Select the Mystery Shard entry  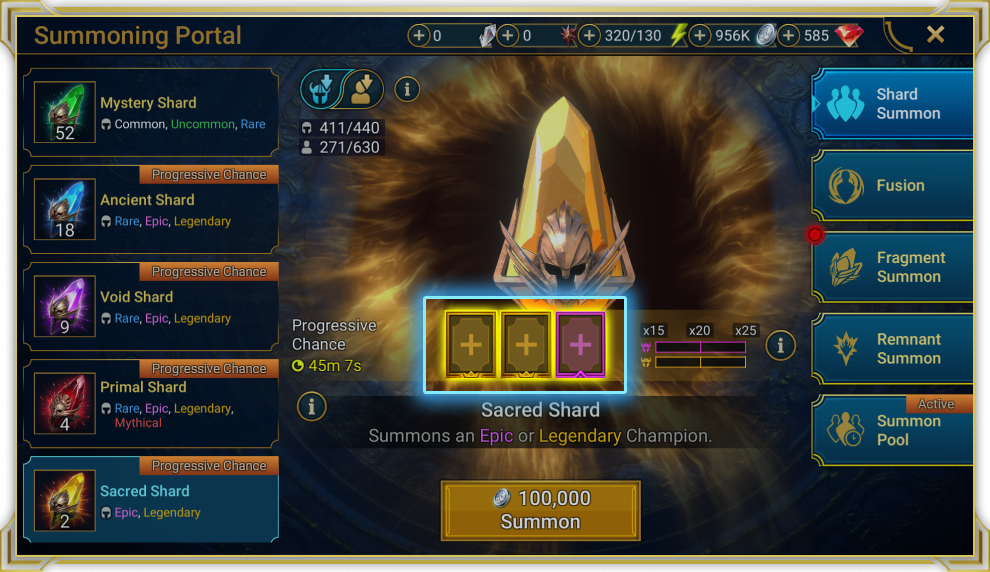(x=150, y=112)
